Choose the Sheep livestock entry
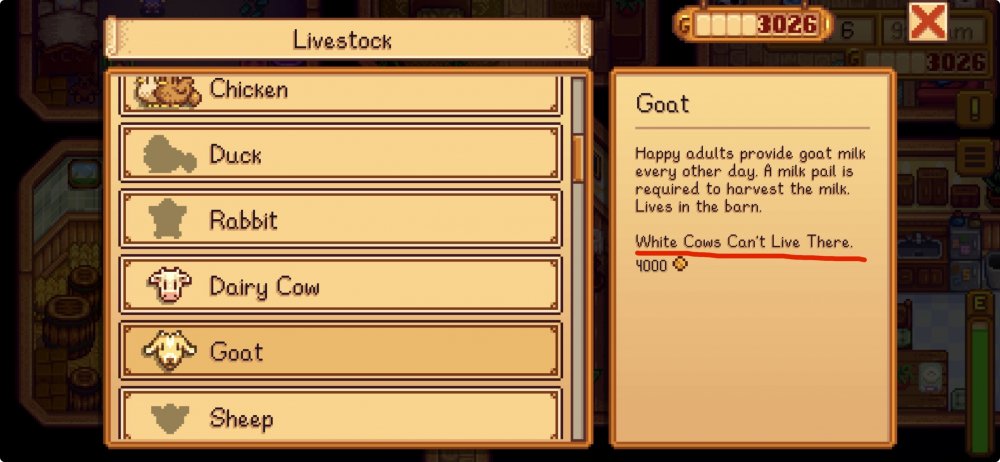Viewport: 1000px width, 462px height. [x=339, y=416]
